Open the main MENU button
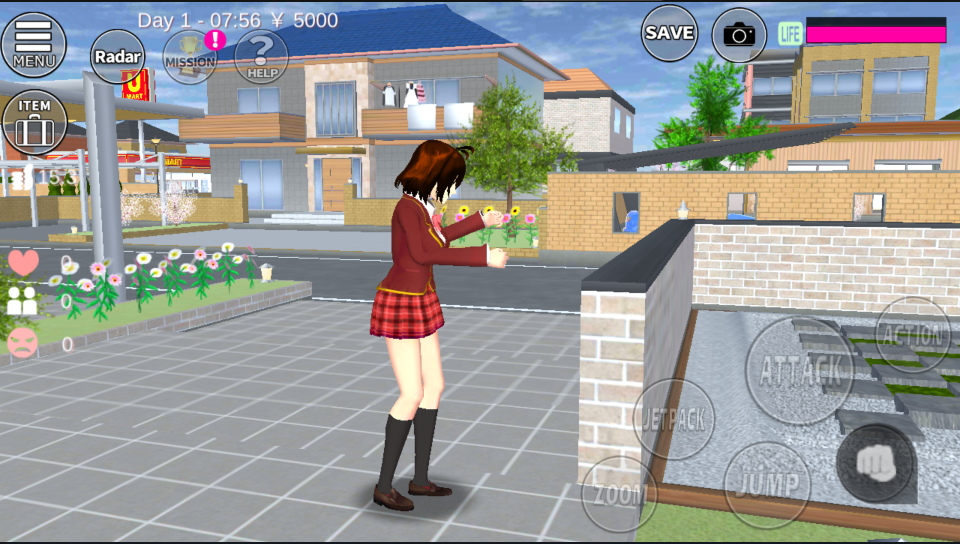This screenshot has width=960, height=544. (34, 44)
